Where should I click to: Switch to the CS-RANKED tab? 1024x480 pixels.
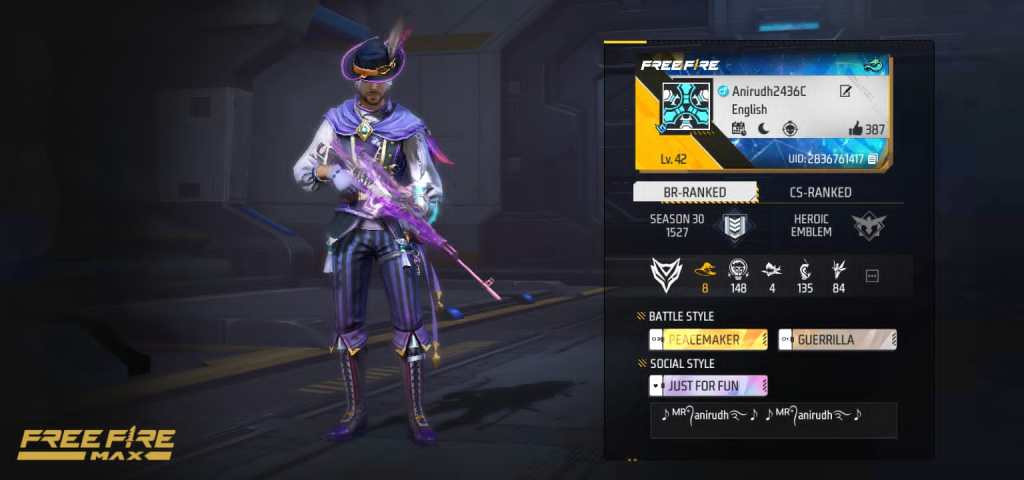(821, 192)
